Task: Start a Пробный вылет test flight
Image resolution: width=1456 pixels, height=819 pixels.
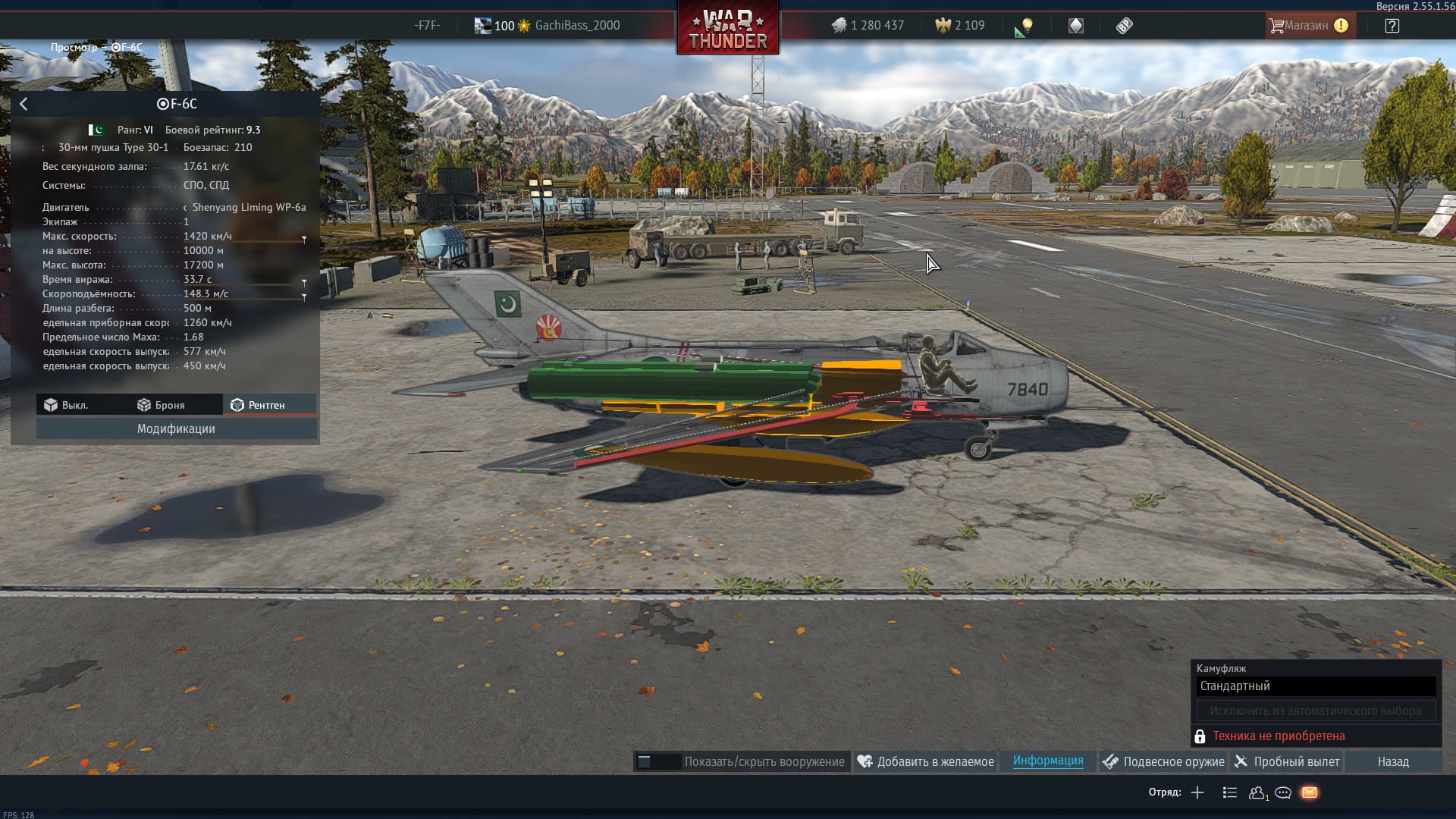Action: tap(1287, 761)
